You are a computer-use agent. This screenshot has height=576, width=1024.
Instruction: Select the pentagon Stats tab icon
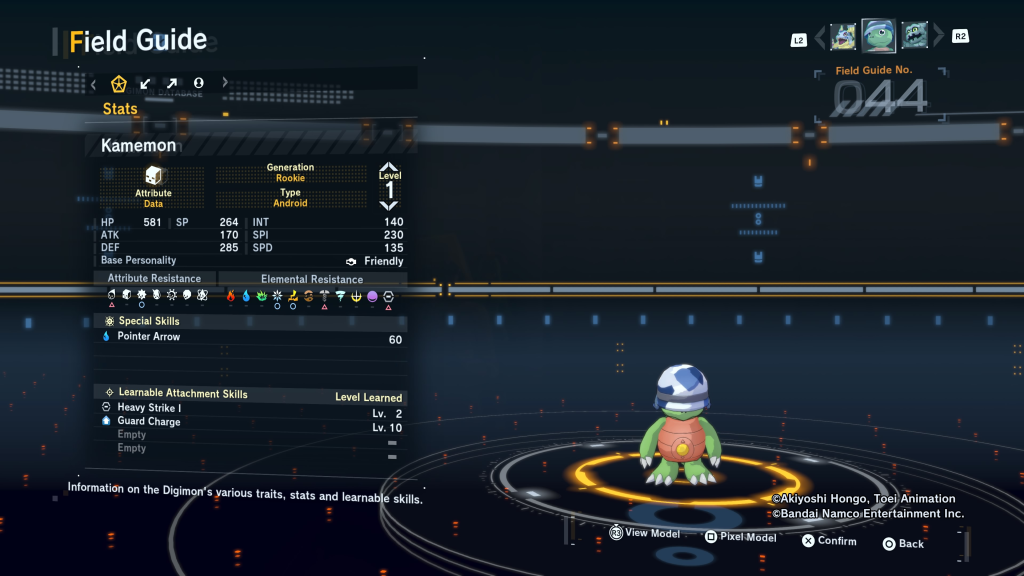click(x=118, y=83)
